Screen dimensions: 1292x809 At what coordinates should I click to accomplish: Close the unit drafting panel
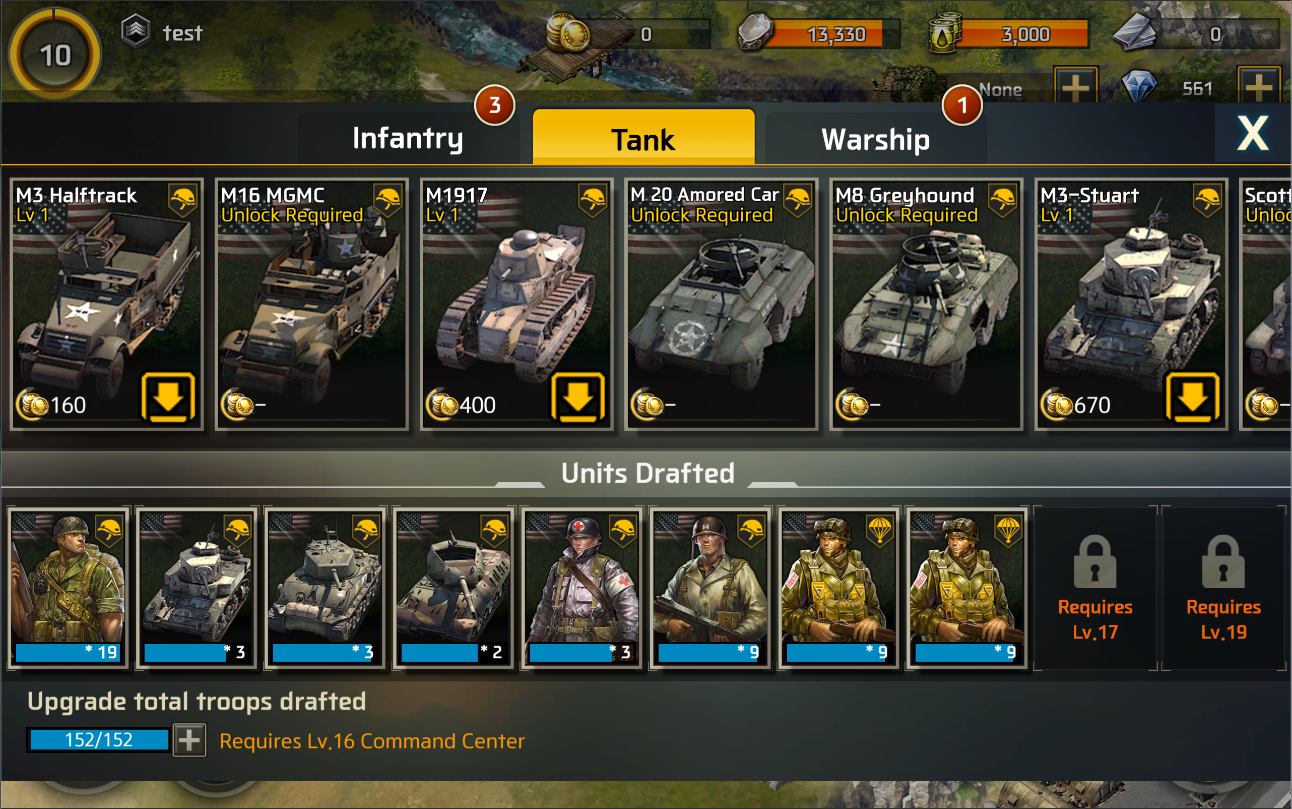tap(1252, 133)
